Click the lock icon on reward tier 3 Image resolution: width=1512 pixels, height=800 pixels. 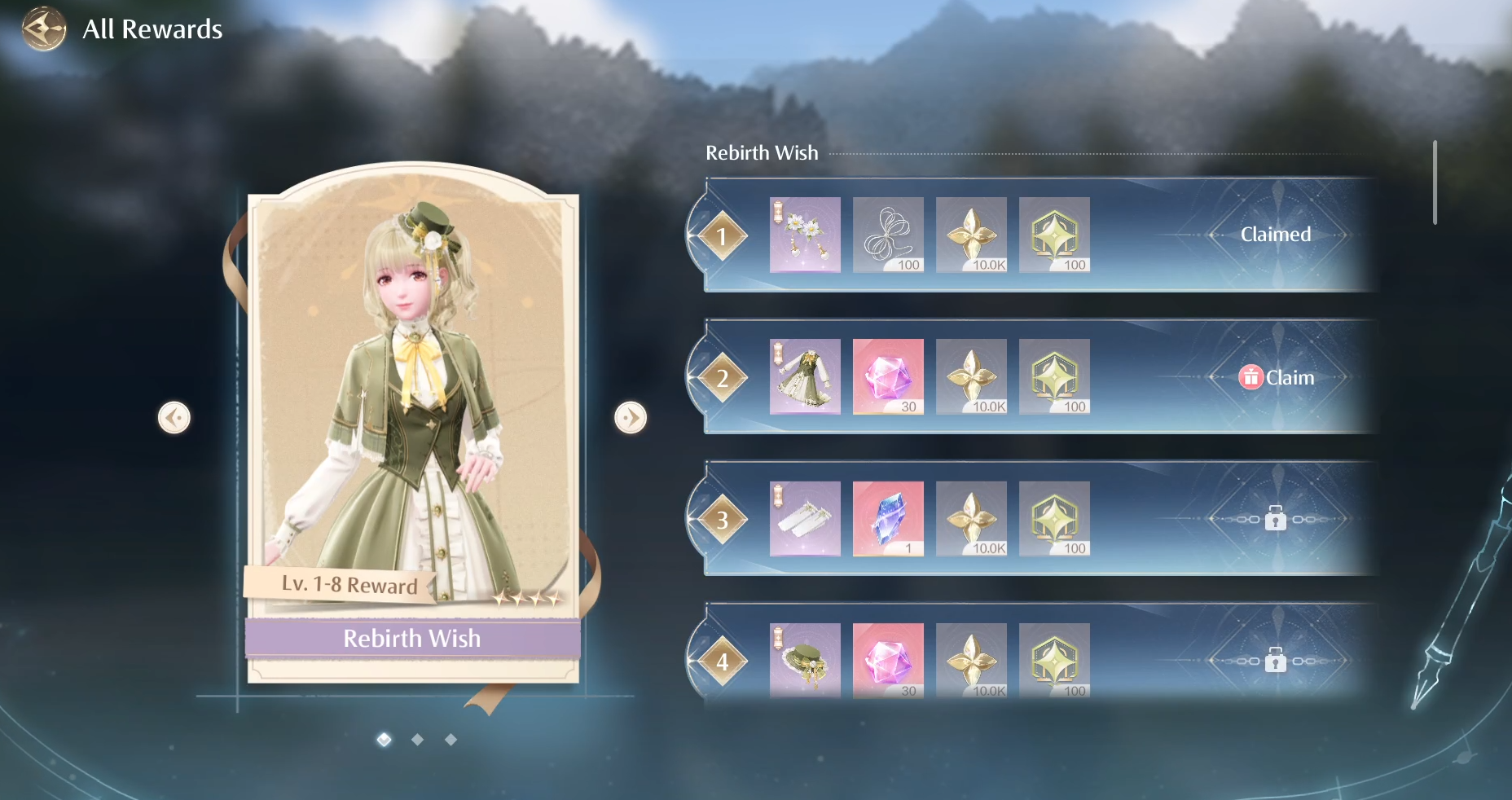(x=1275, y=518)
